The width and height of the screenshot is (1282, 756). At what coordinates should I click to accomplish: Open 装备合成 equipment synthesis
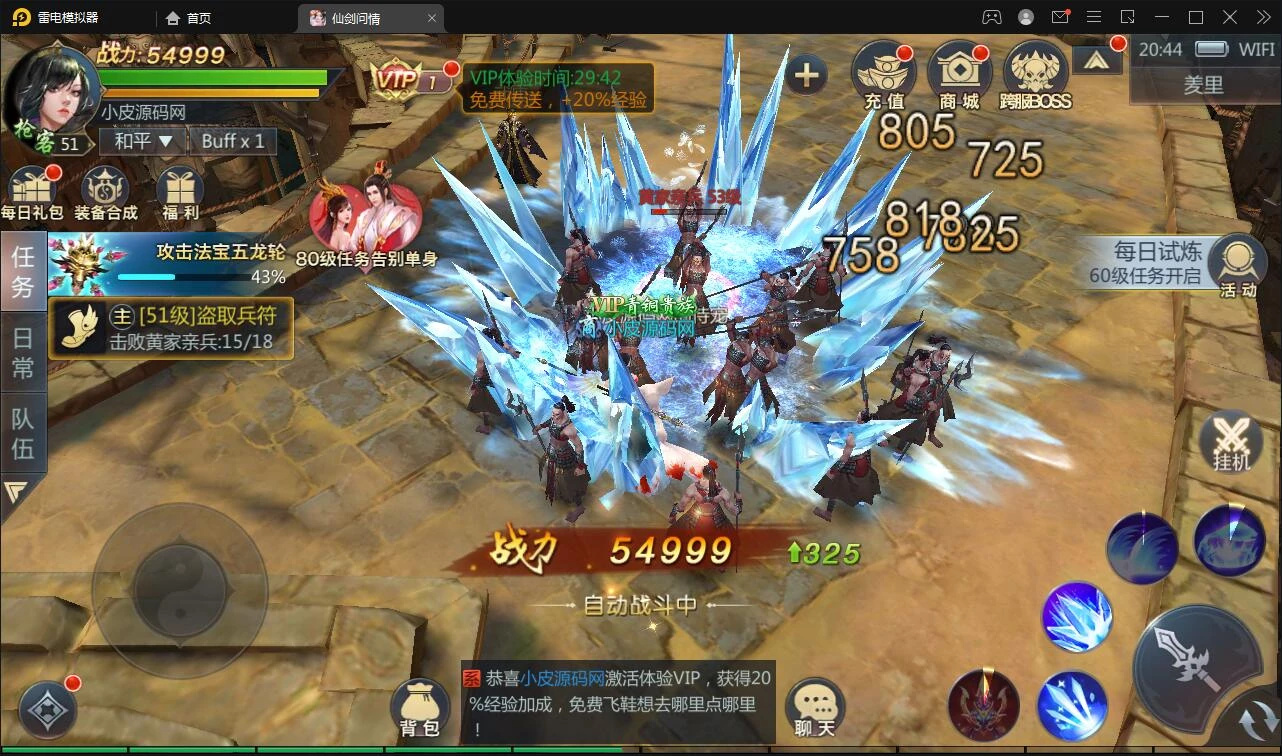105,192
